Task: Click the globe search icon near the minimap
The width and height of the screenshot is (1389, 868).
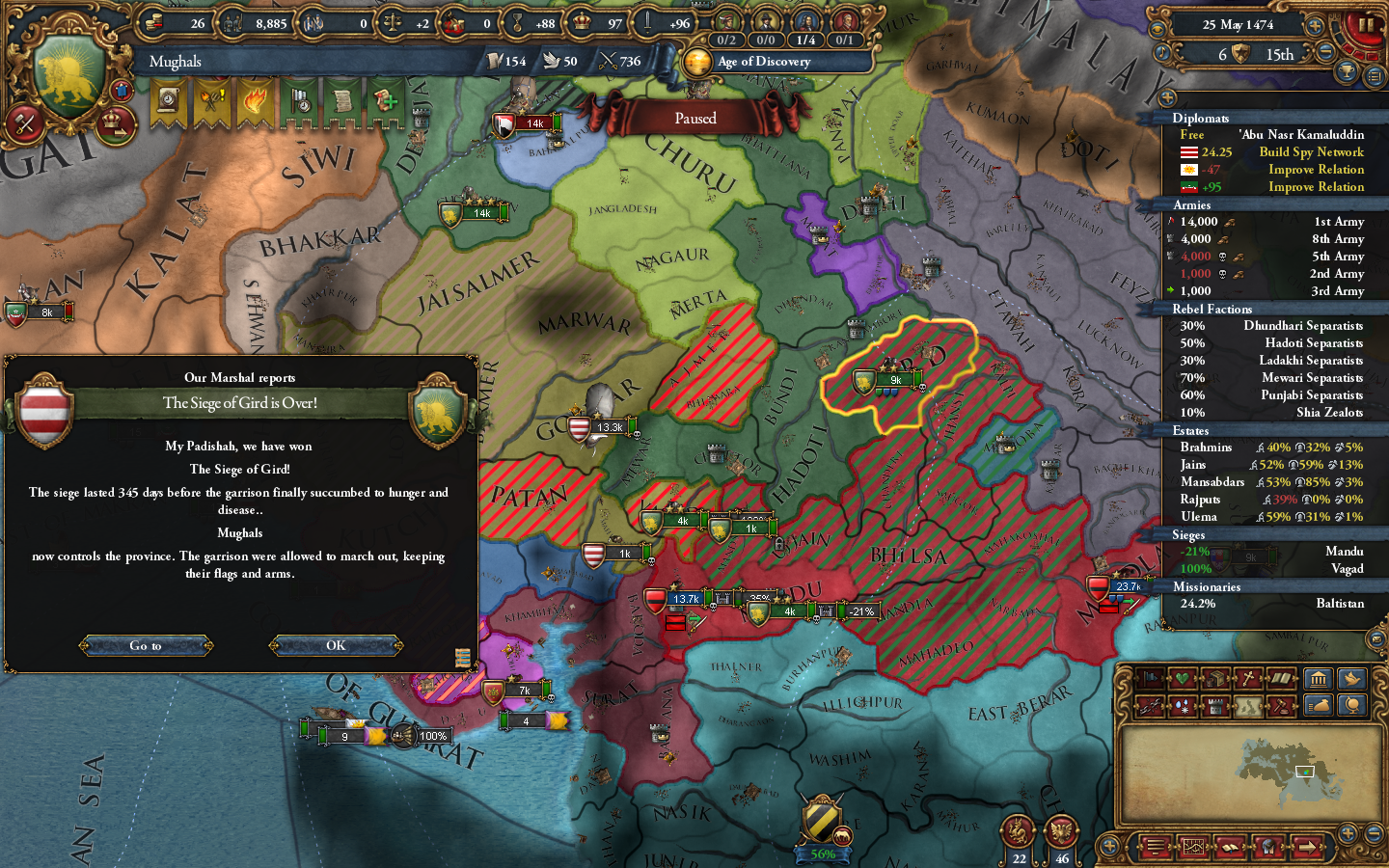Action: tap(1353, 706)
